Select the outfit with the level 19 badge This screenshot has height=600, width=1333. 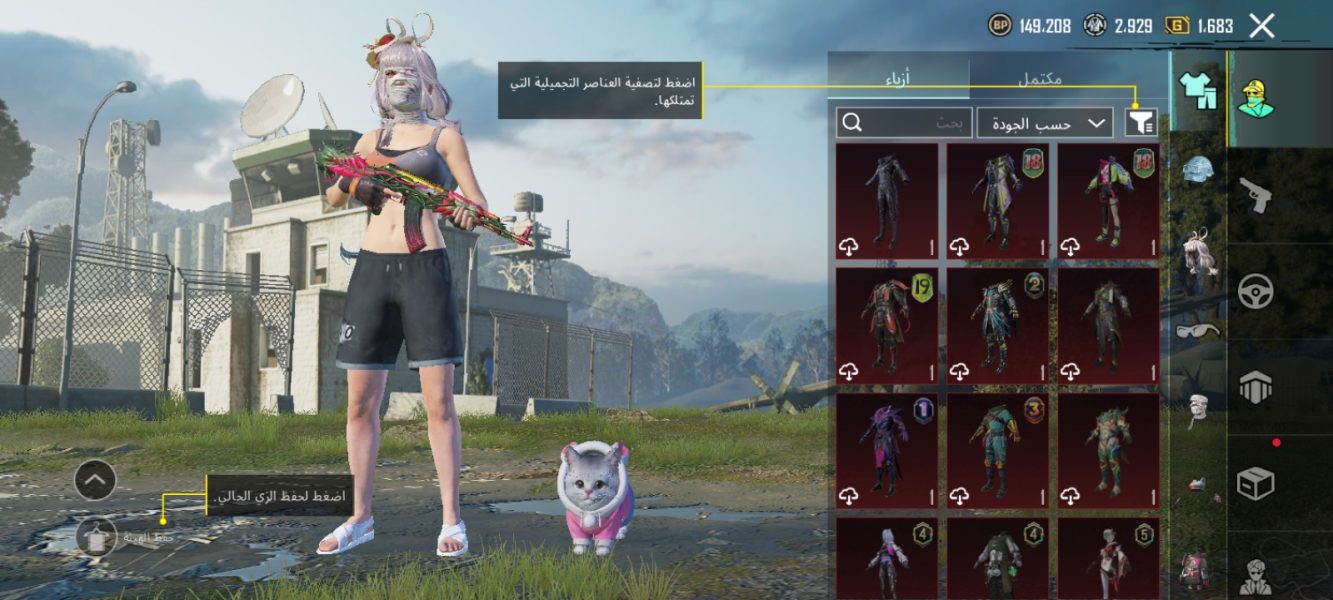(886, 326)
